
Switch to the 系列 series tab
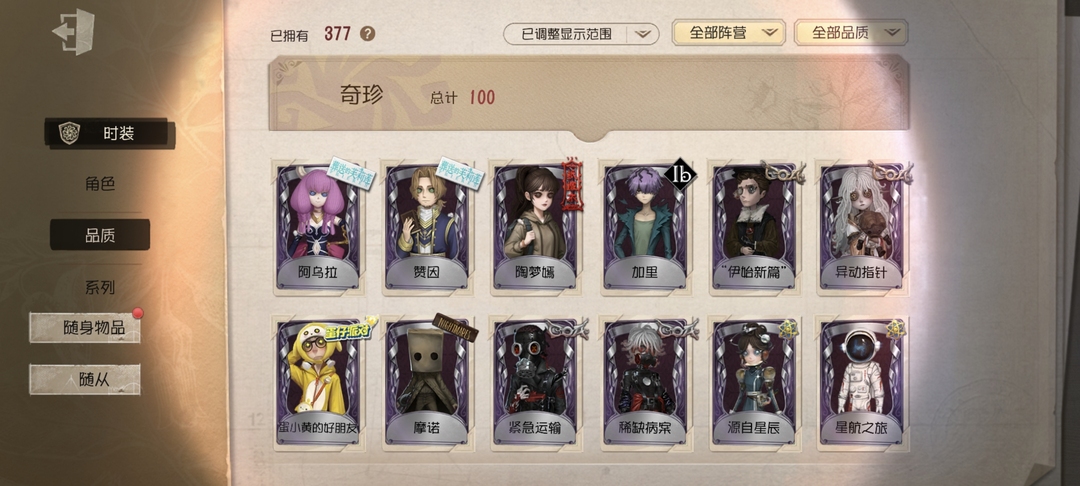coord(100,287)
